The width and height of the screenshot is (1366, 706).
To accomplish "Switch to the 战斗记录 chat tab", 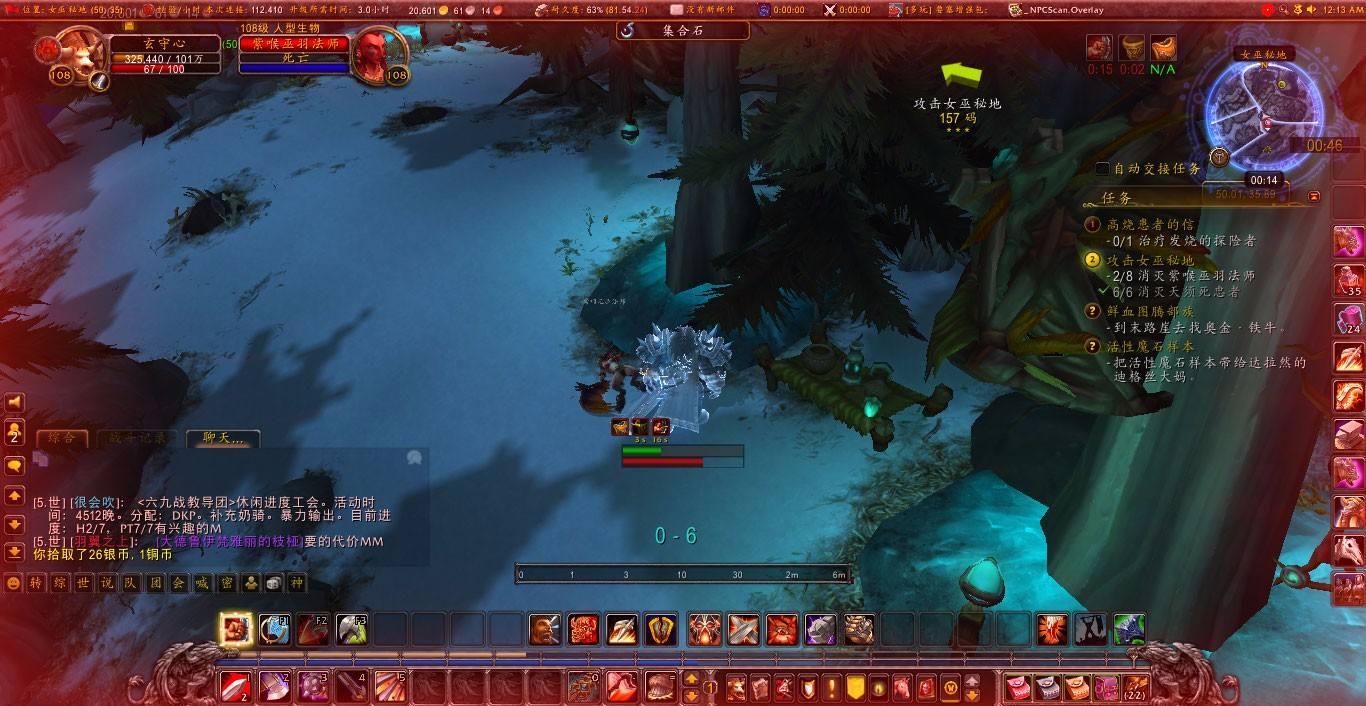I will 137,438.
